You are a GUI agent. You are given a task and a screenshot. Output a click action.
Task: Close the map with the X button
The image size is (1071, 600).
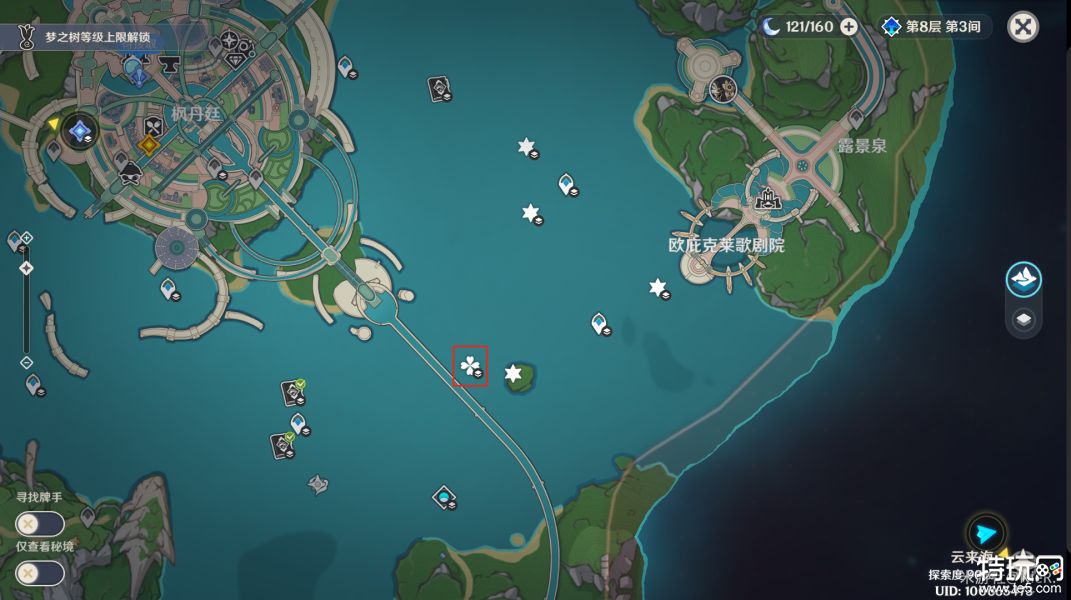[x=1022, y=27]
